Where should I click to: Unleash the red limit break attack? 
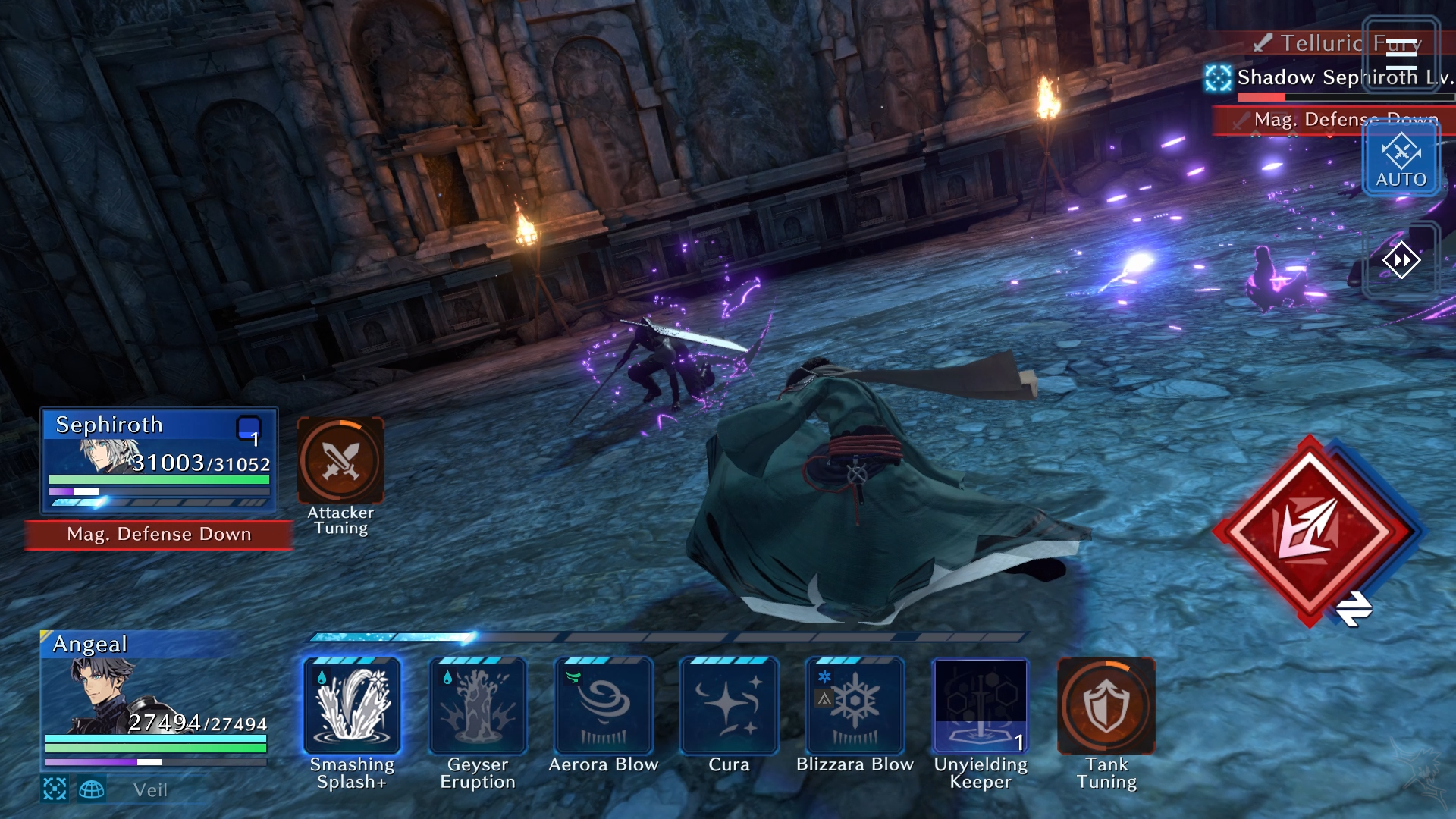(x=1310, y=531)
